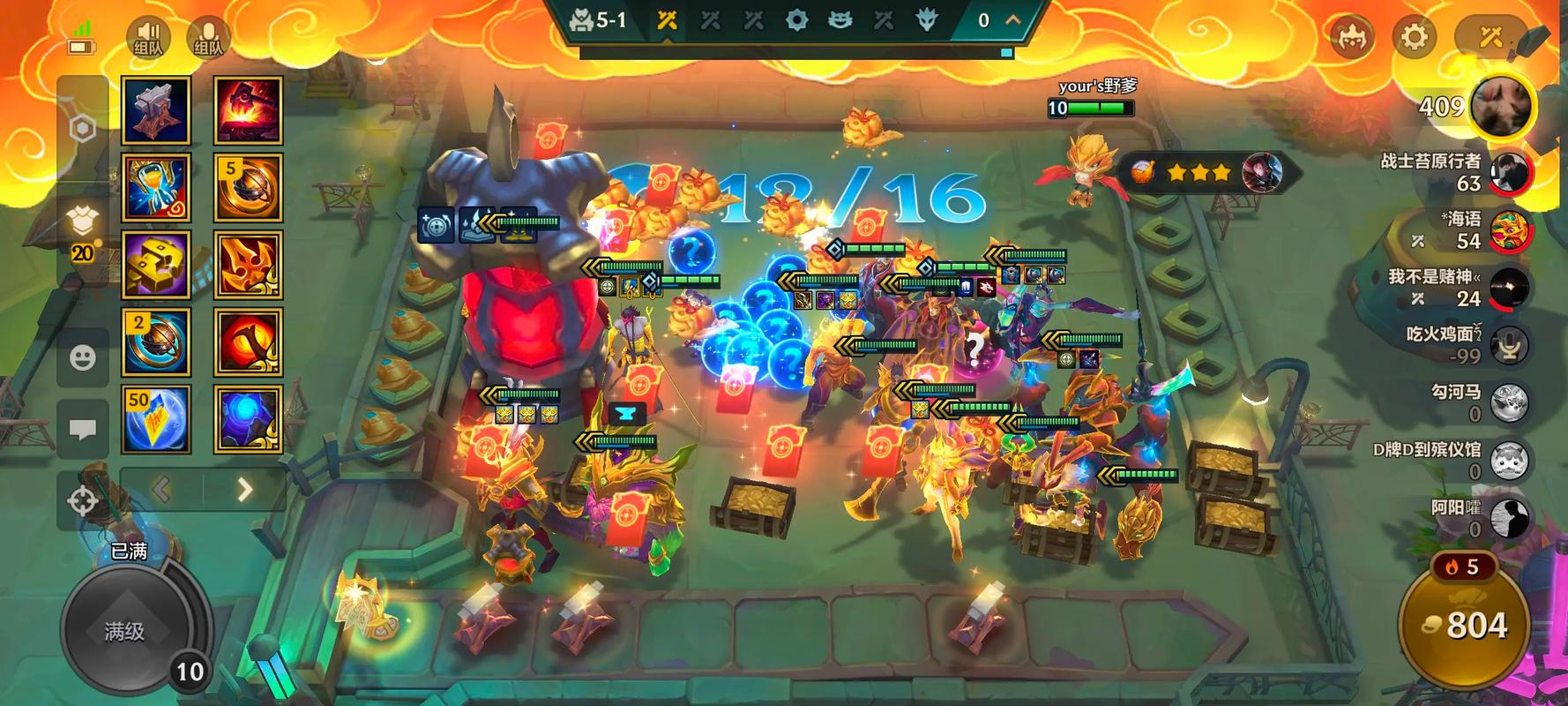Open the 804 gold coin button
The image size is (1568, 706).
(1465, 625)
